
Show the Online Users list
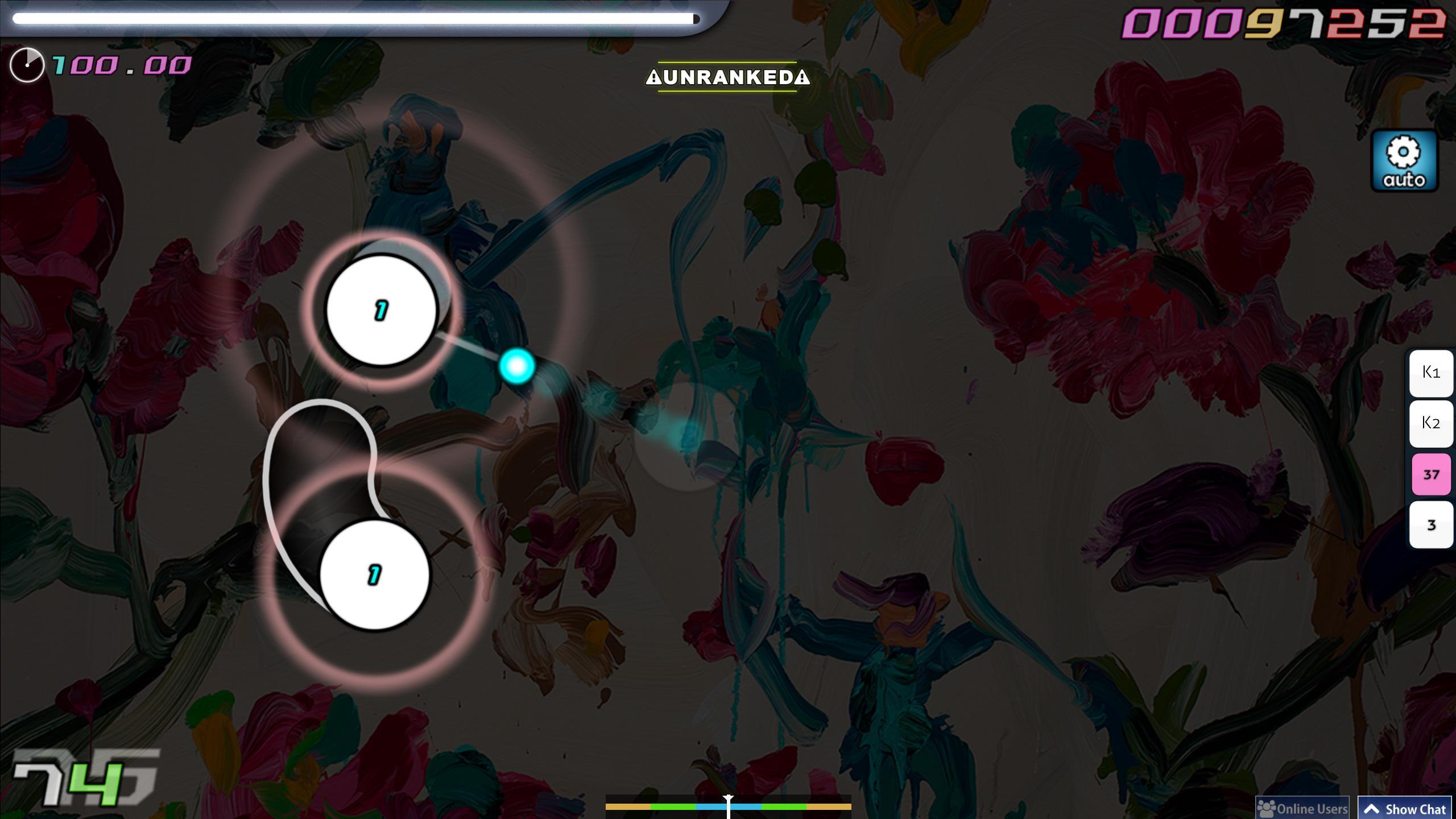pyautogui.click(x=1302, y=809)
